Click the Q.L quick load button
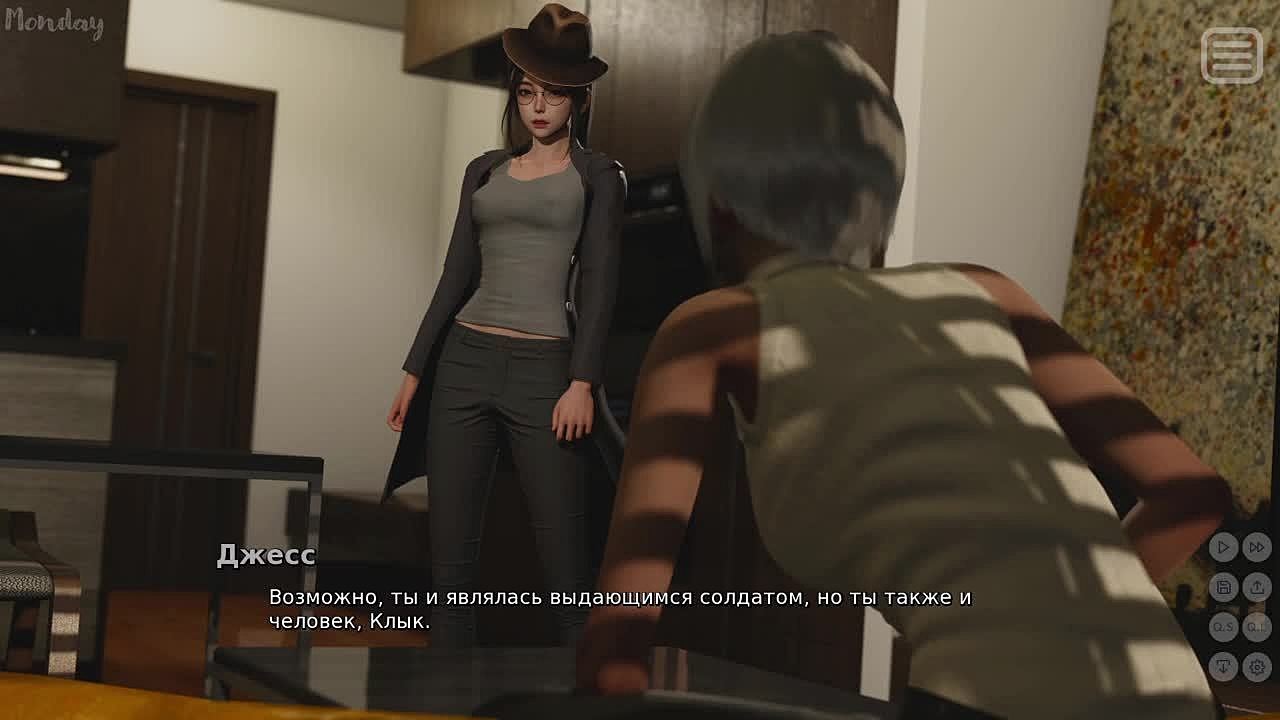The image size is (1280, 720). (1257, 627)
